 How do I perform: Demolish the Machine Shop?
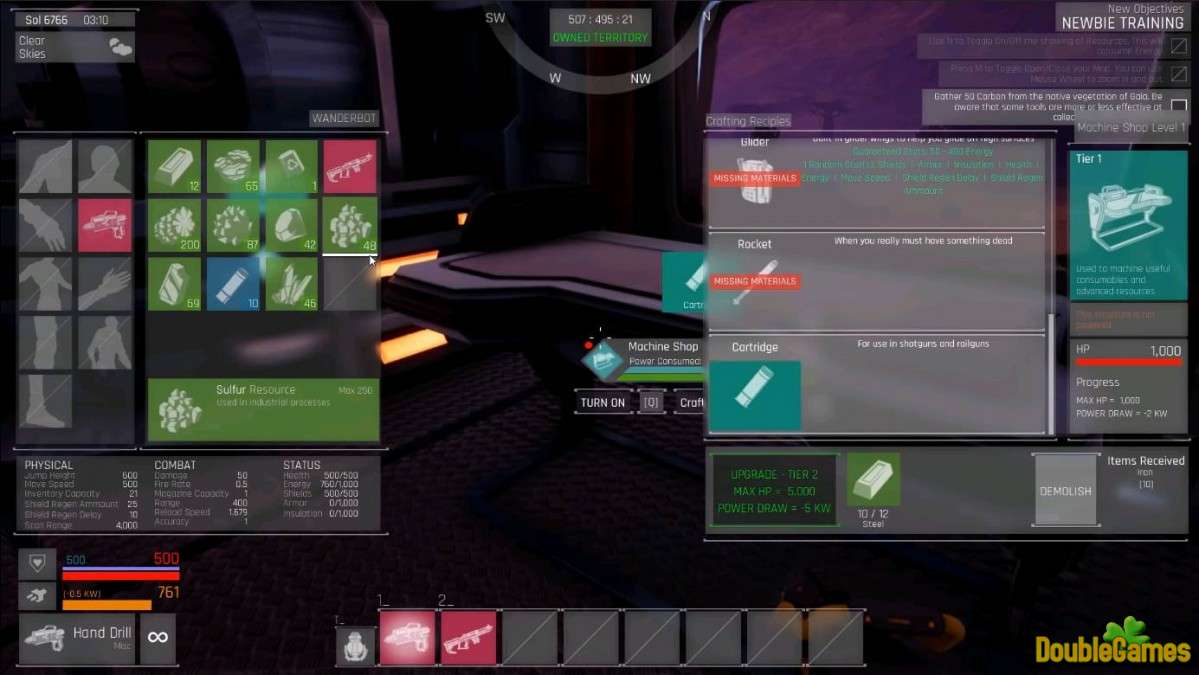coord(1065,490)
